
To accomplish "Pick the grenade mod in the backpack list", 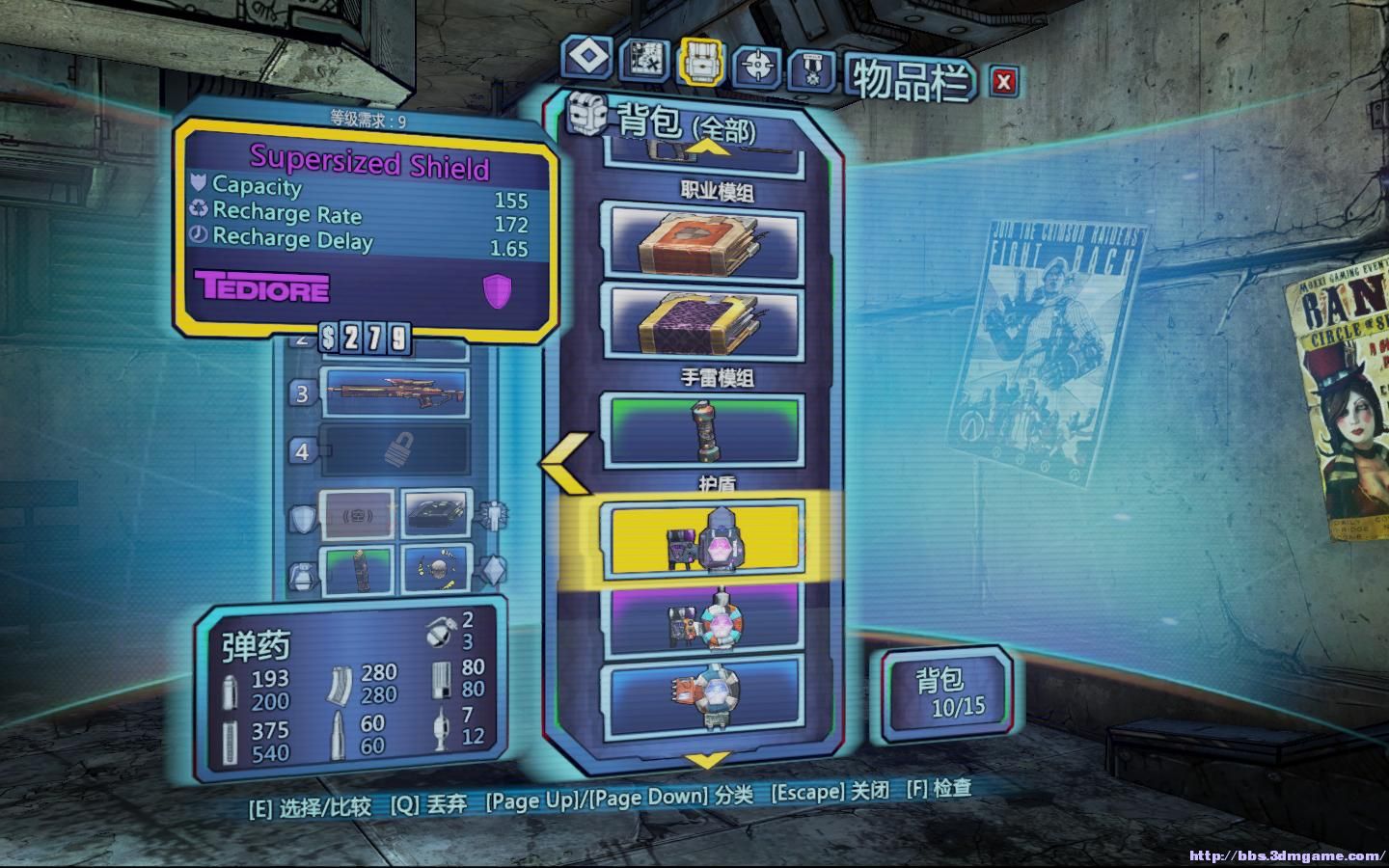I will (702, 430).
